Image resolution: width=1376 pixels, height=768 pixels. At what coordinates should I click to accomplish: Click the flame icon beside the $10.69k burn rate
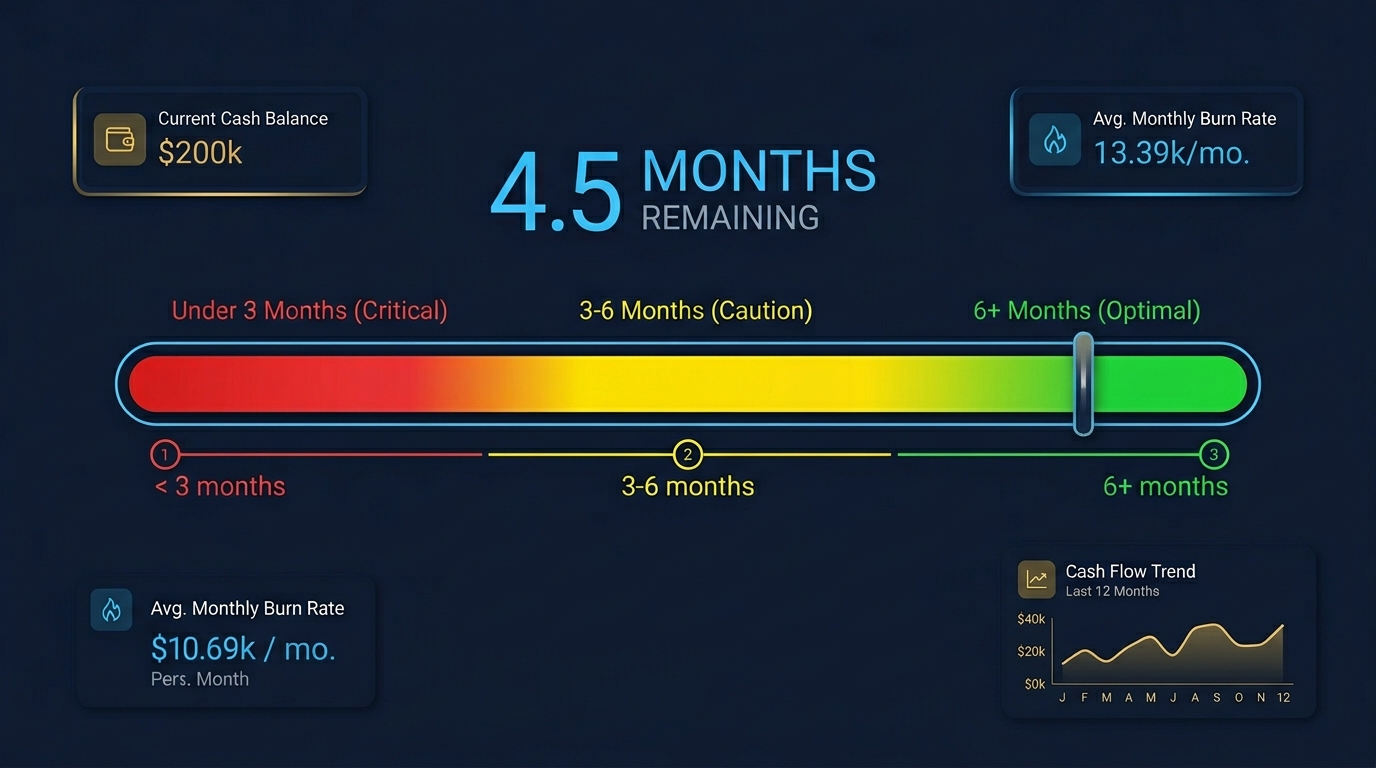(111, 609)
